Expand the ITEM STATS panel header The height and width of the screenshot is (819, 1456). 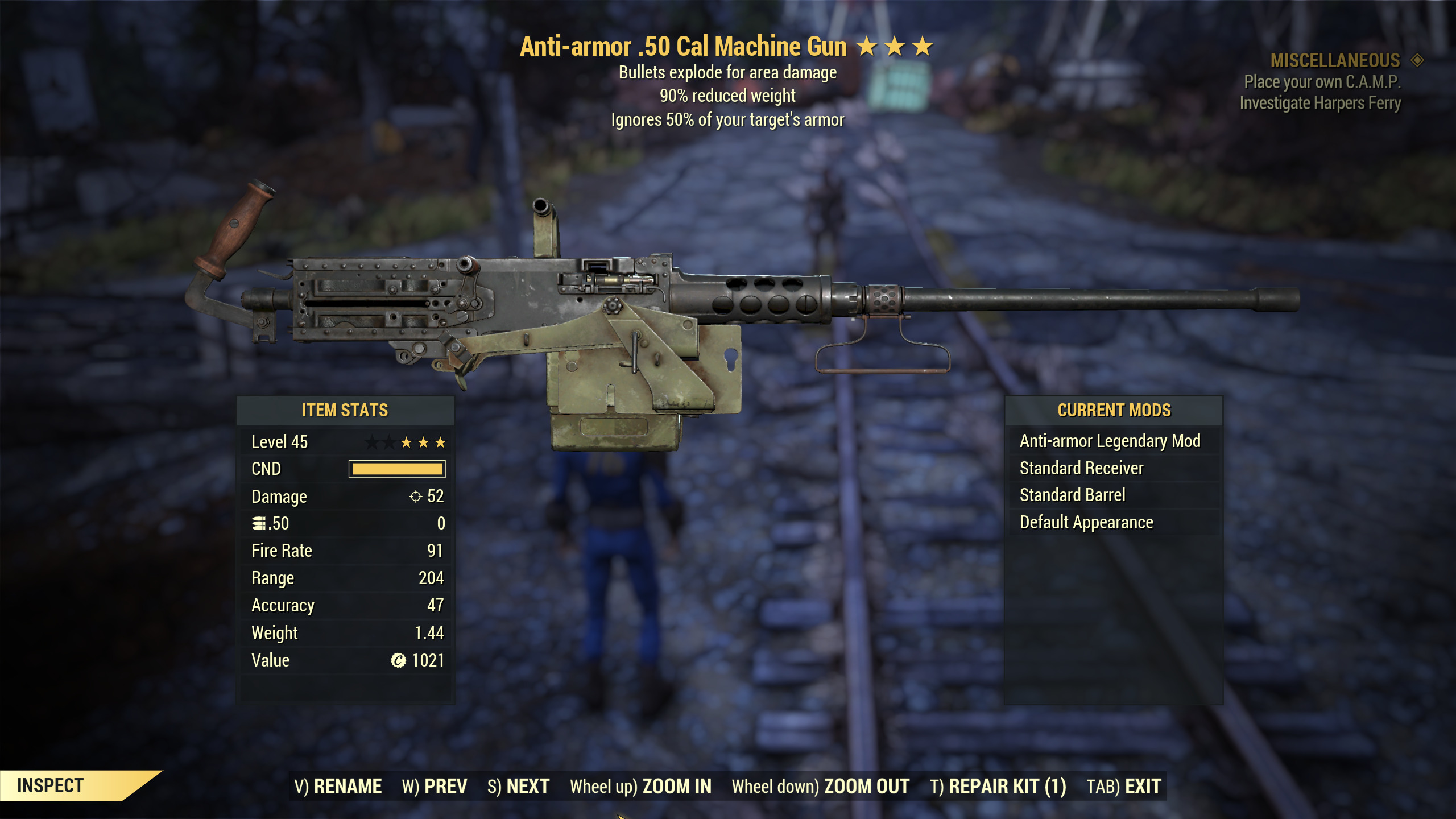(345, 409)
